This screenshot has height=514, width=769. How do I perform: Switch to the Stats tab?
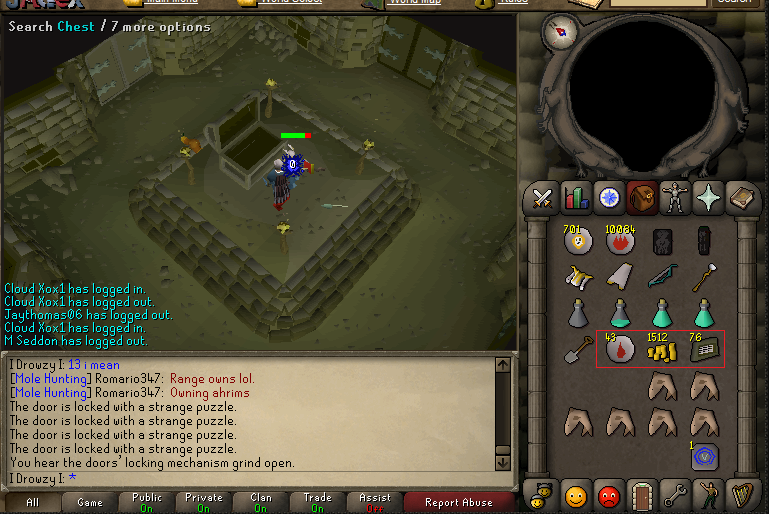pos(575,198)
